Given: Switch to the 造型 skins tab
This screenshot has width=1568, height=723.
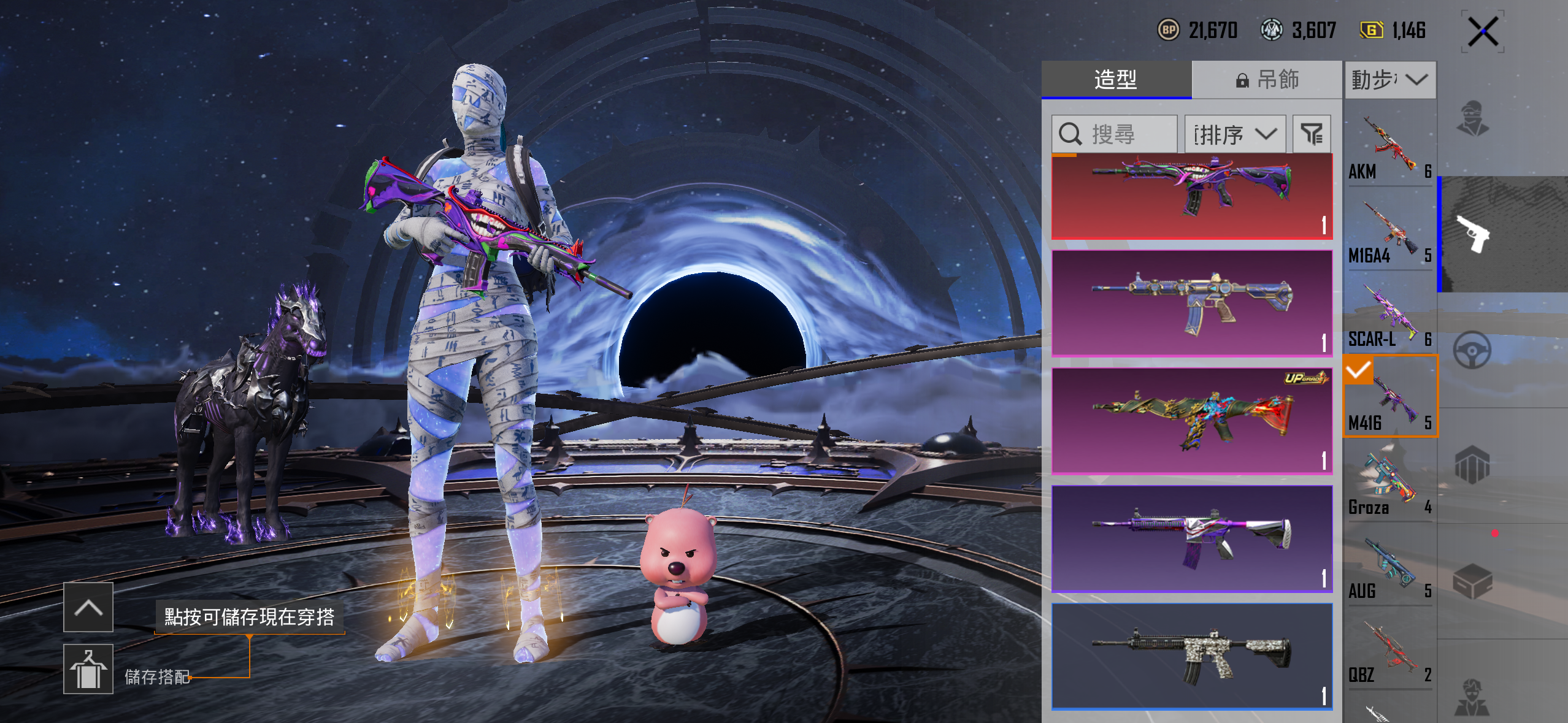Looking at the screenshot, I should click(1116, 80).
